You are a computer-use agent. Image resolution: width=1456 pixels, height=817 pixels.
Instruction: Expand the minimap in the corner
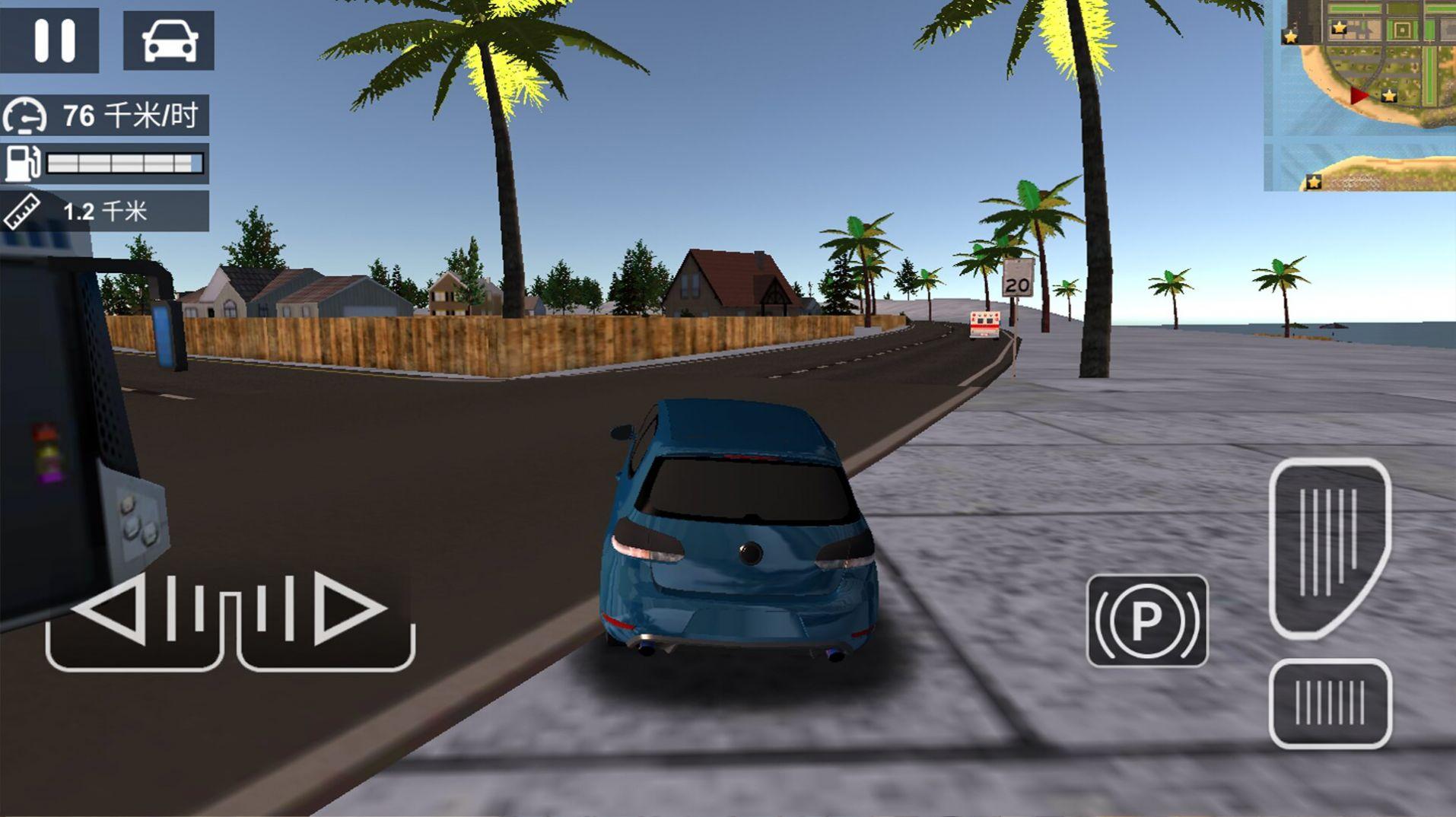[1362, 95]
